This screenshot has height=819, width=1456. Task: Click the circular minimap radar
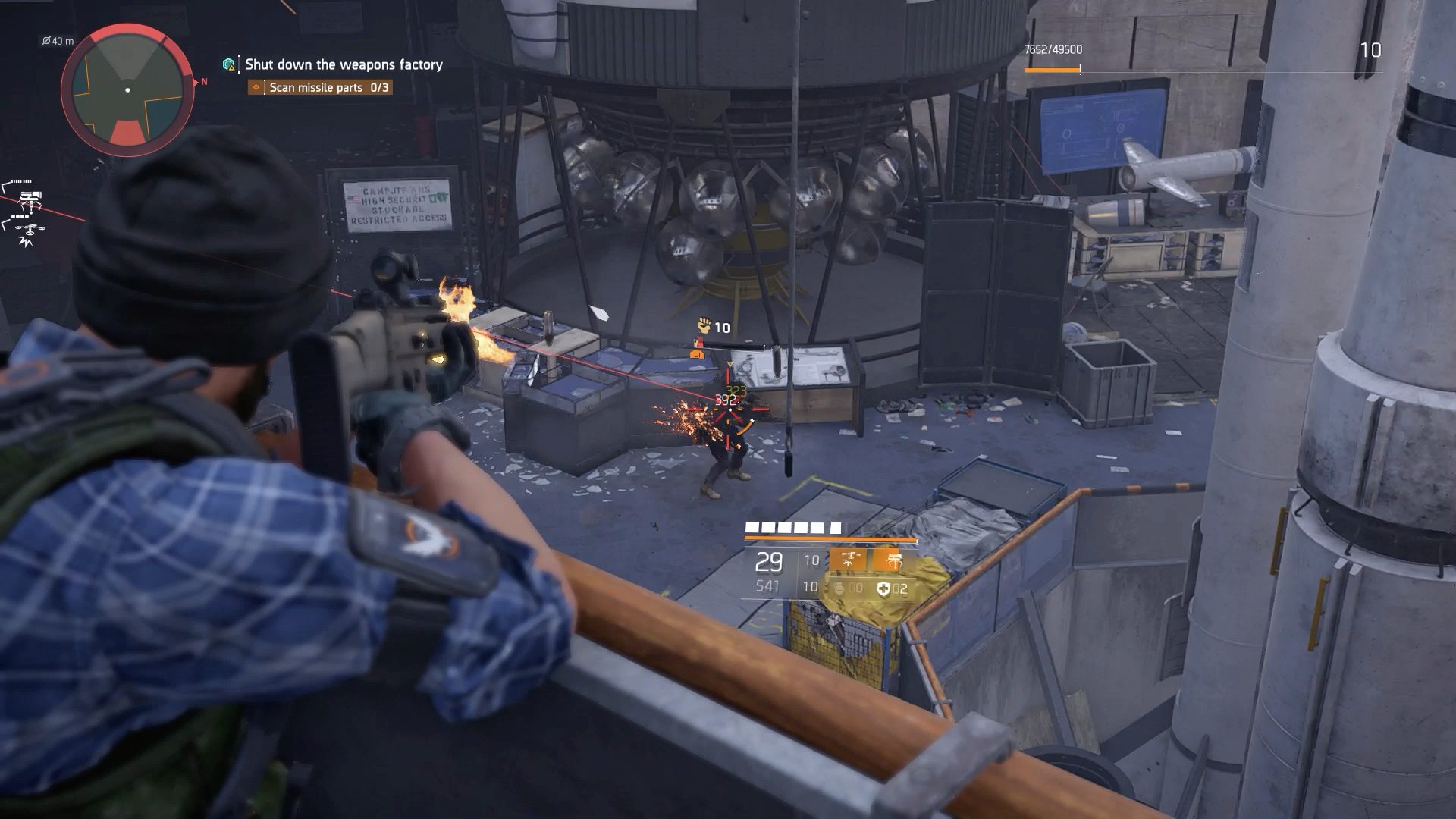127,89
